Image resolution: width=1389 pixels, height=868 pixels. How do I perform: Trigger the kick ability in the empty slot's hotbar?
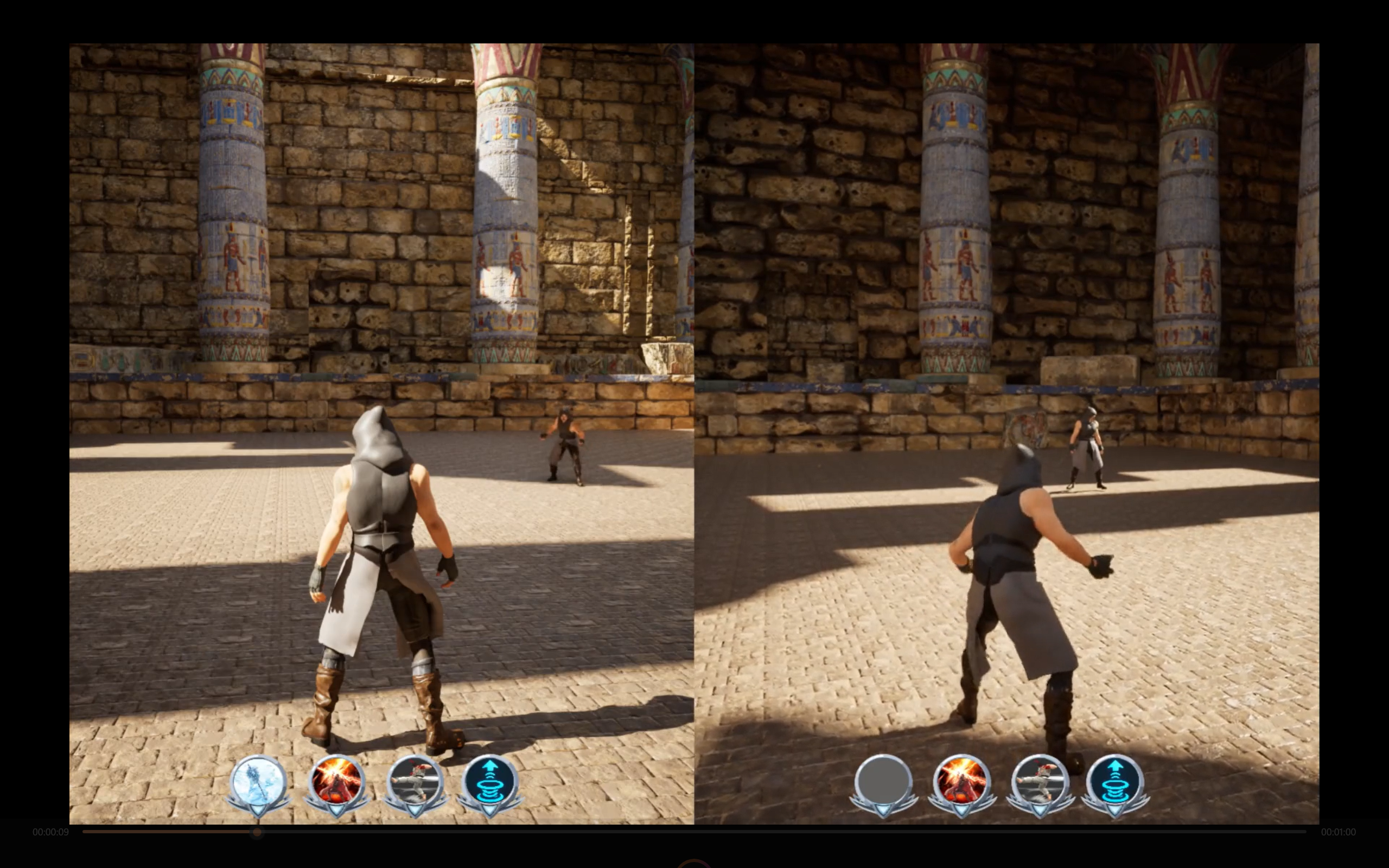point(1040,782)
